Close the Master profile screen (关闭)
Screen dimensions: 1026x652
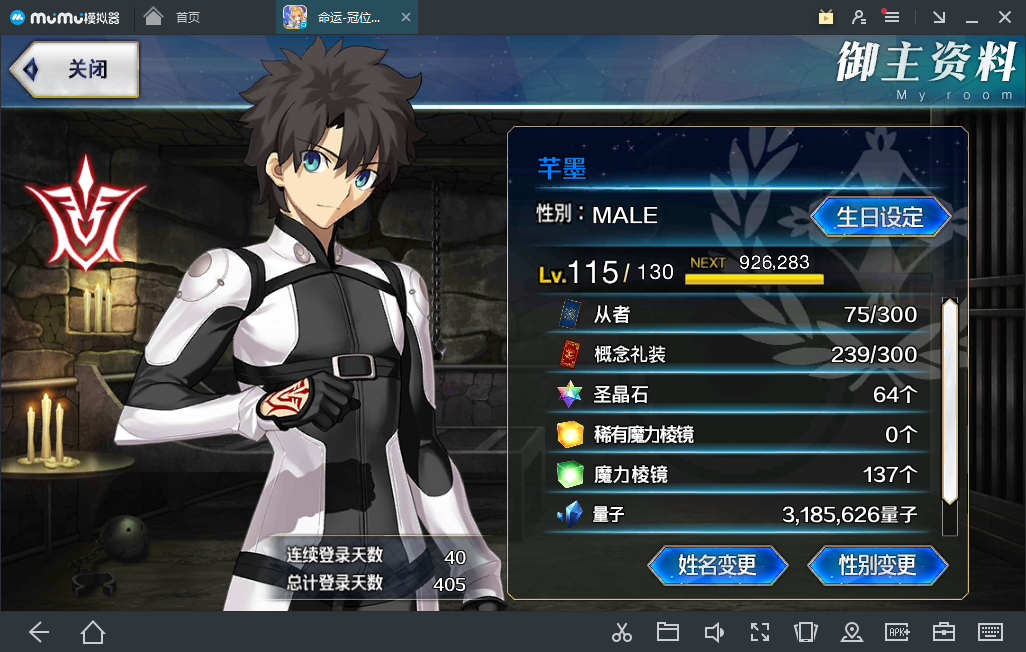point(75,69)
